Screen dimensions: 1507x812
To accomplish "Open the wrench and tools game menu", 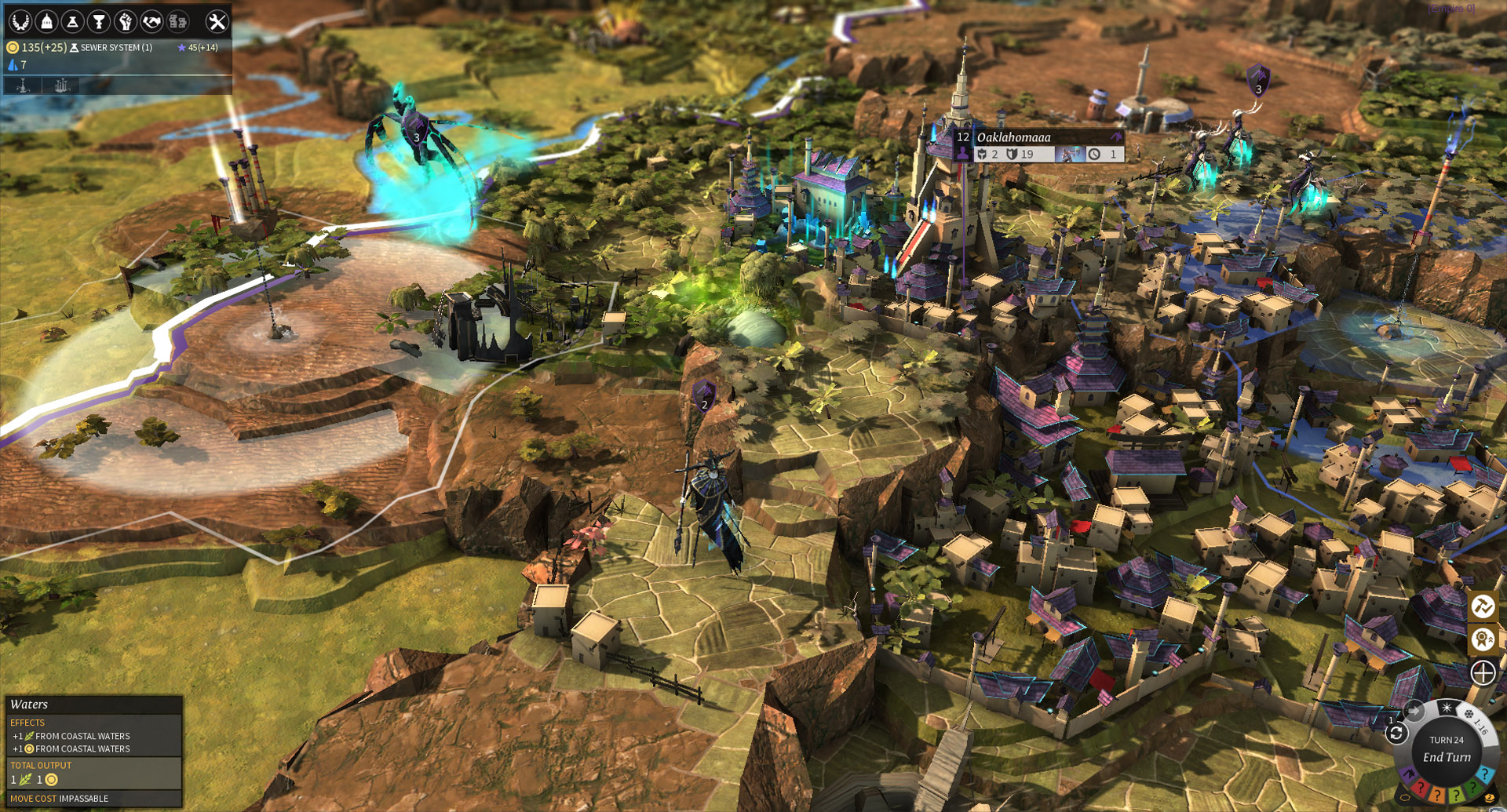I will click(217, 21).
